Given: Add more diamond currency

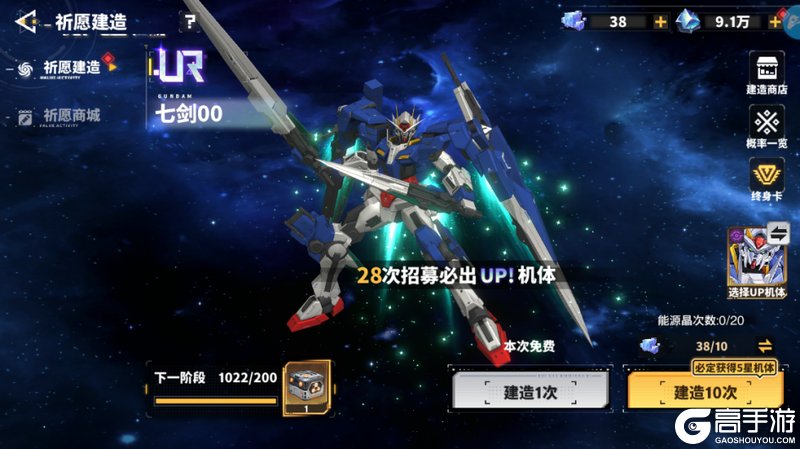Looking at the screenshot, I should pyautogui.click(x=775, y=21).
